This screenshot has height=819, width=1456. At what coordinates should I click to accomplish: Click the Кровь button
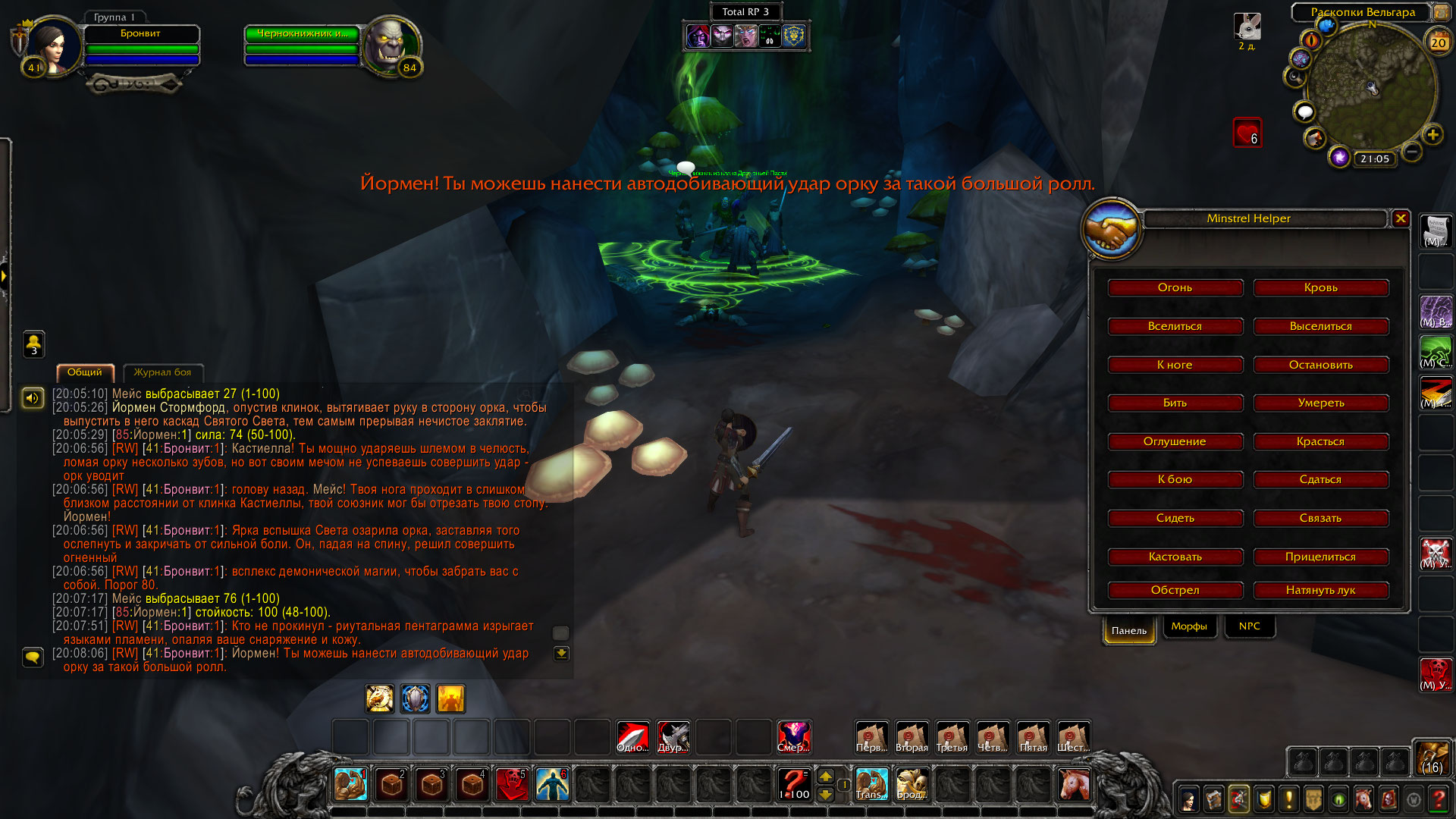(x=1320, y=287)
